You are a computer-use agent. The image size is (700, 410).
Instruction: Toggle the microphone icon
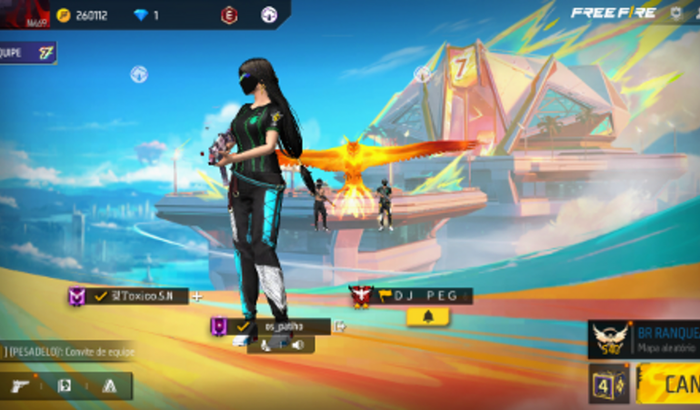(265, 344)
